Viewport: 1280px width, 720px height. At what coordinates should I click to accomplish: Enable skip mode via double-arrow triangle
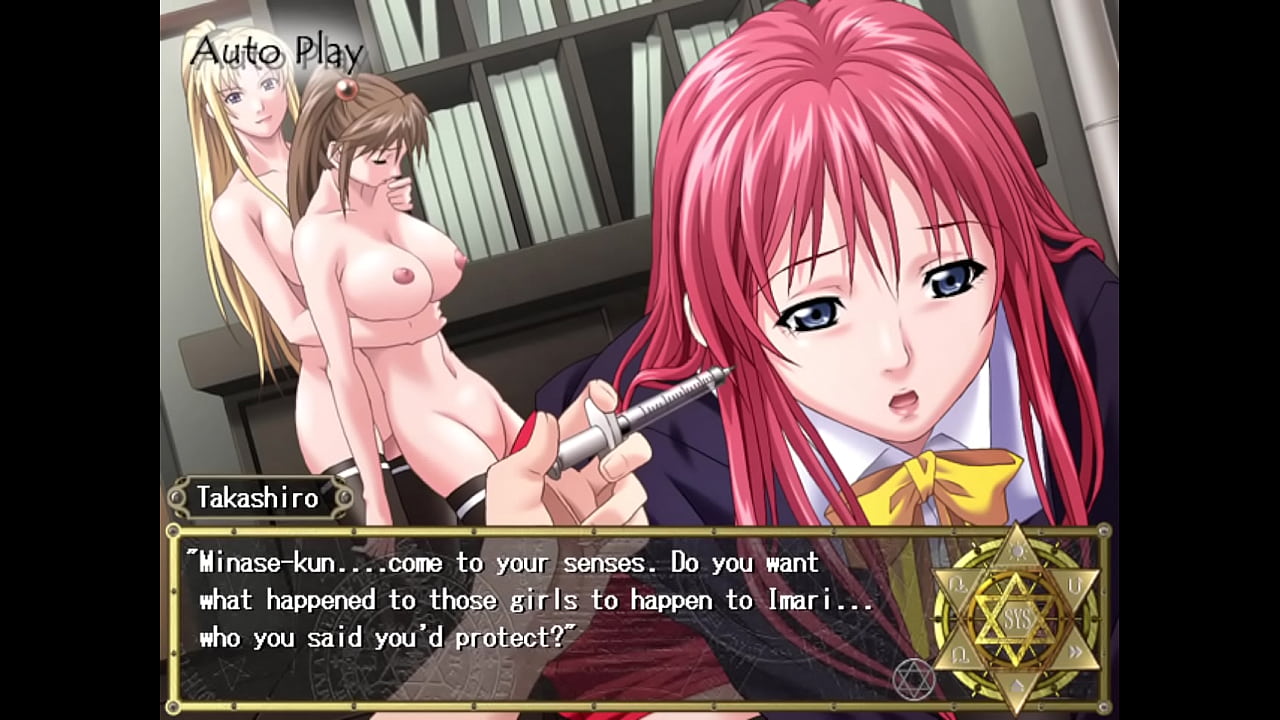1074,650
